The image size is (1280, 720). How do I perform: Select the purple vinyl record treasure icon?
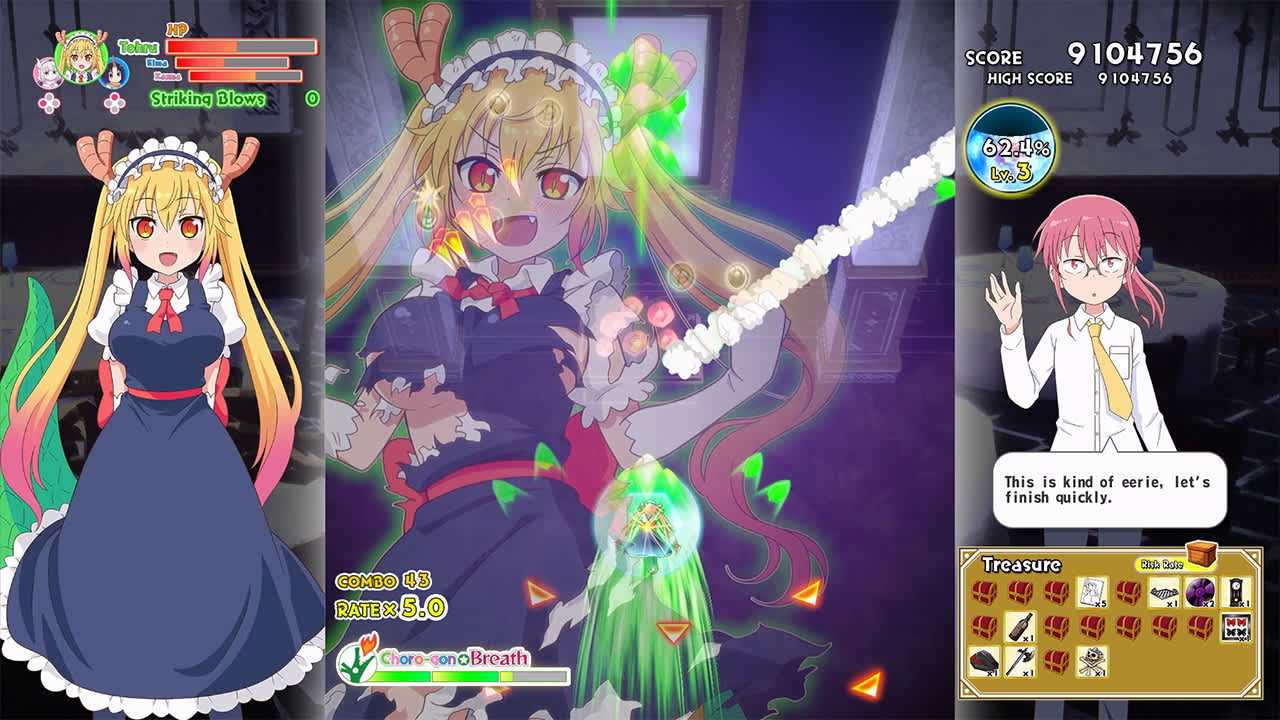tap(1198, 591)
